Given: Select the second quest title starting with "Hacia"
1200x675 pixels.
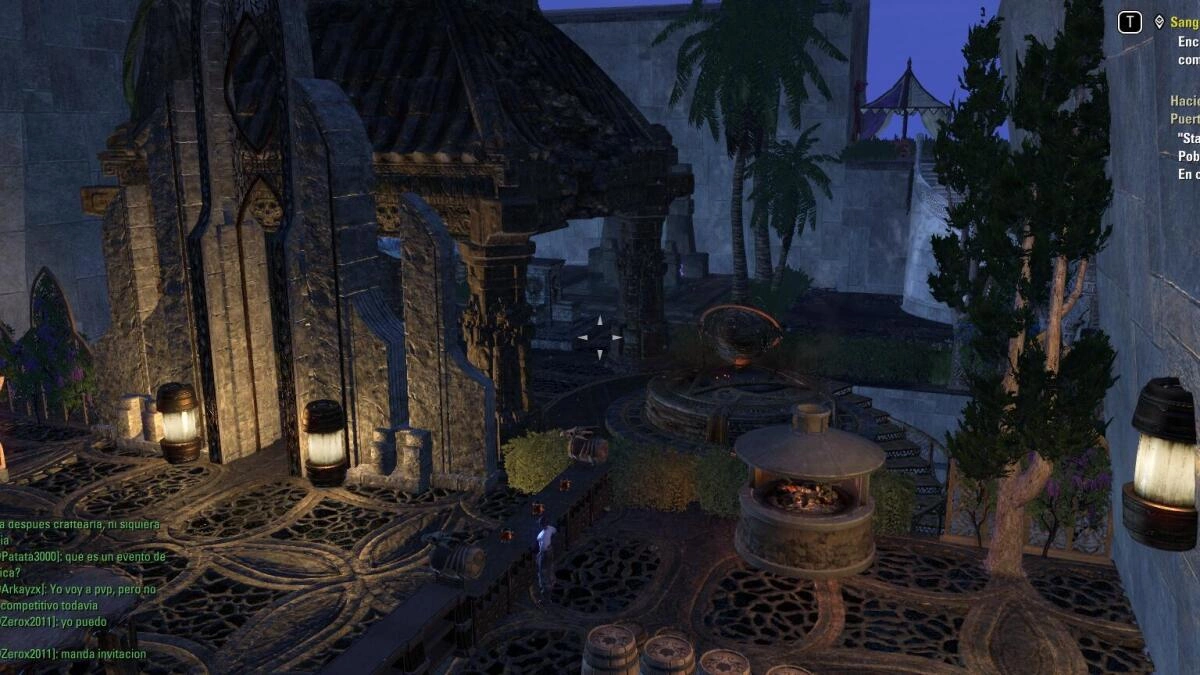Looking at the screenshot, I should click(x=1184, y=101).
